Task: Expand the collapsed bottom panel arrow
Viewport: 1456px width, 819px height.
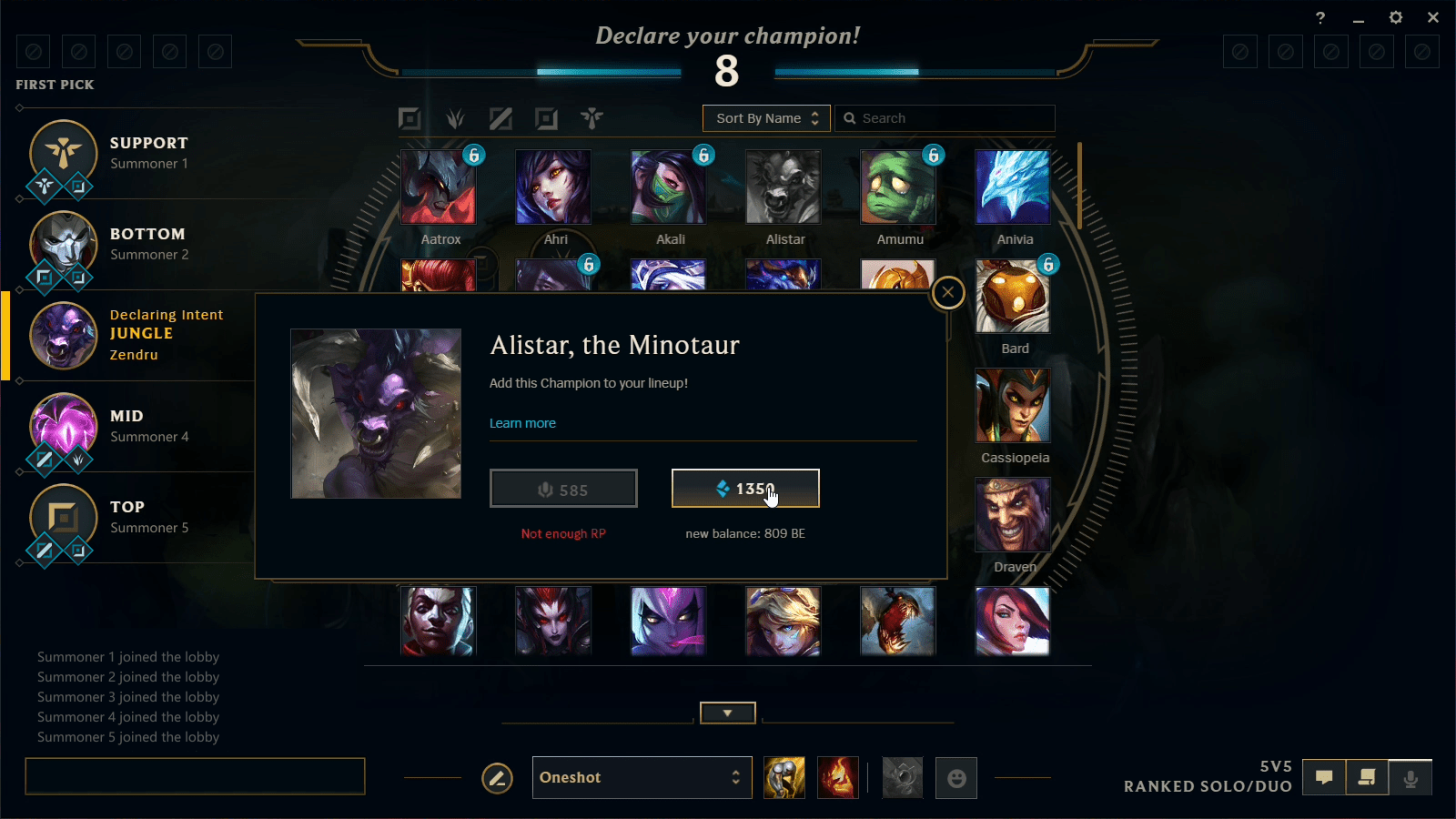Action: pos(727,713)
